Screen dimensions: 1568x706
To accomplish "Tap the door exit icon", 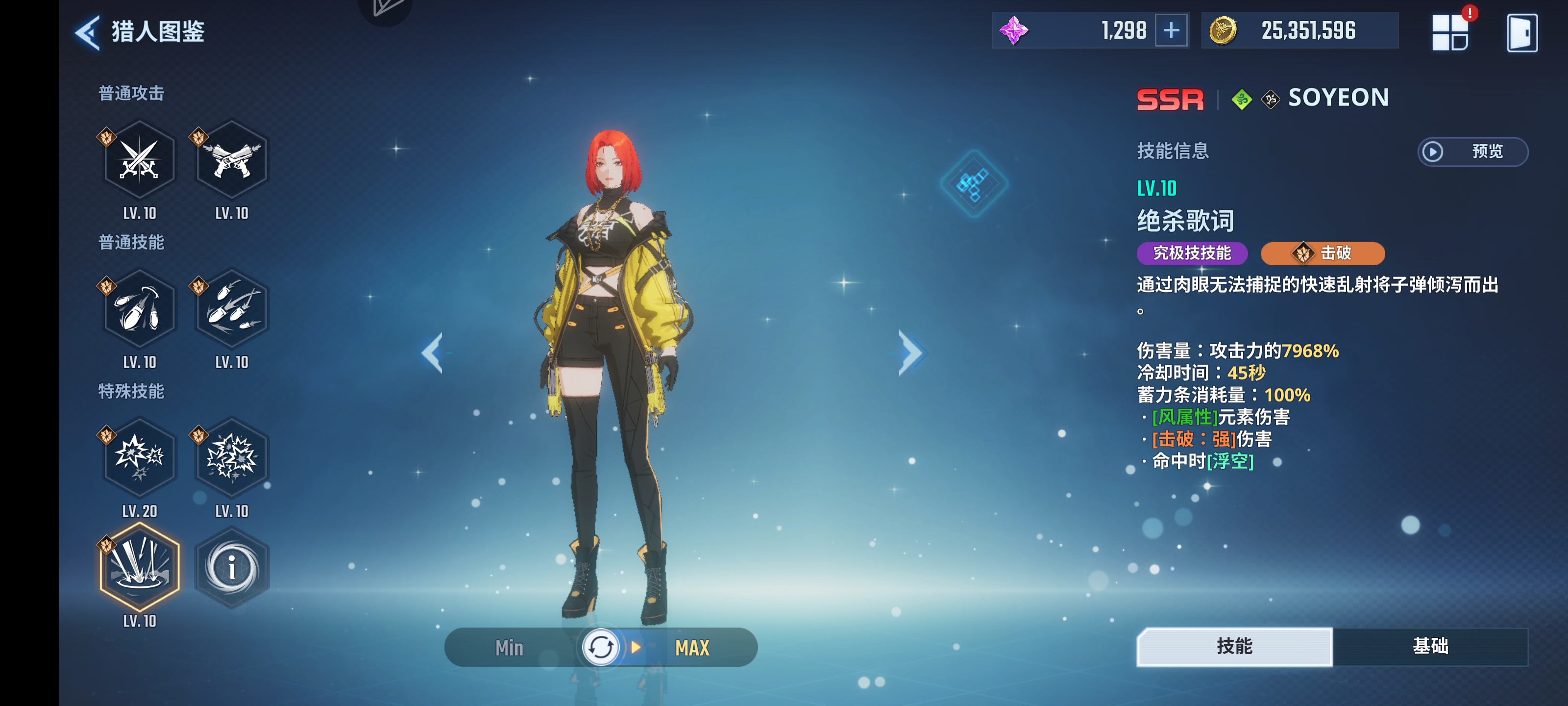I will [x=1522, y=33].
